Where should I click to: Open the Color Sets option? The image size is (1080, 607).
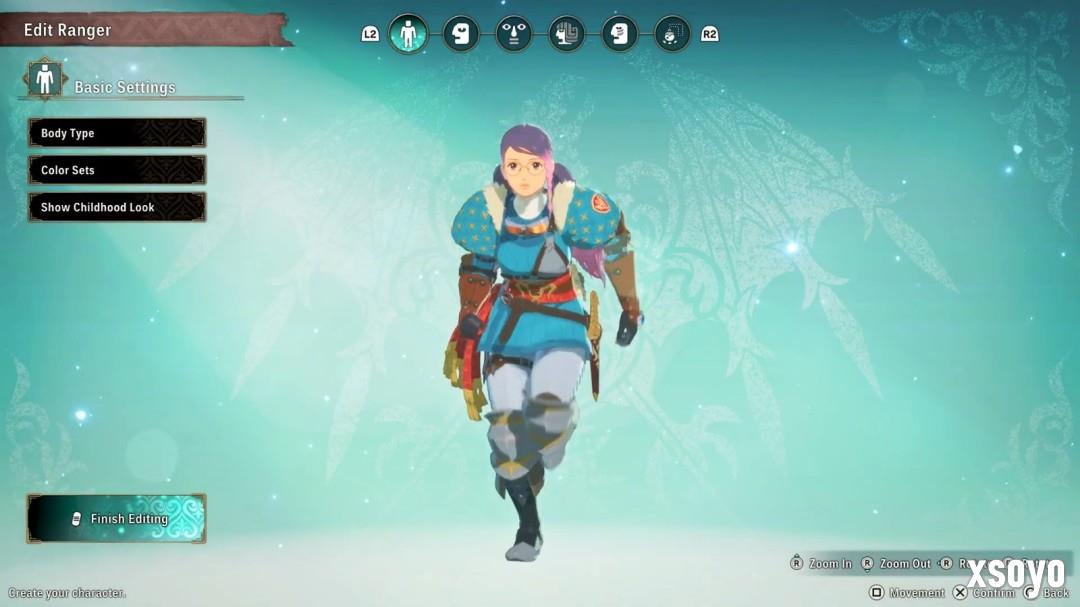point(117,170)
